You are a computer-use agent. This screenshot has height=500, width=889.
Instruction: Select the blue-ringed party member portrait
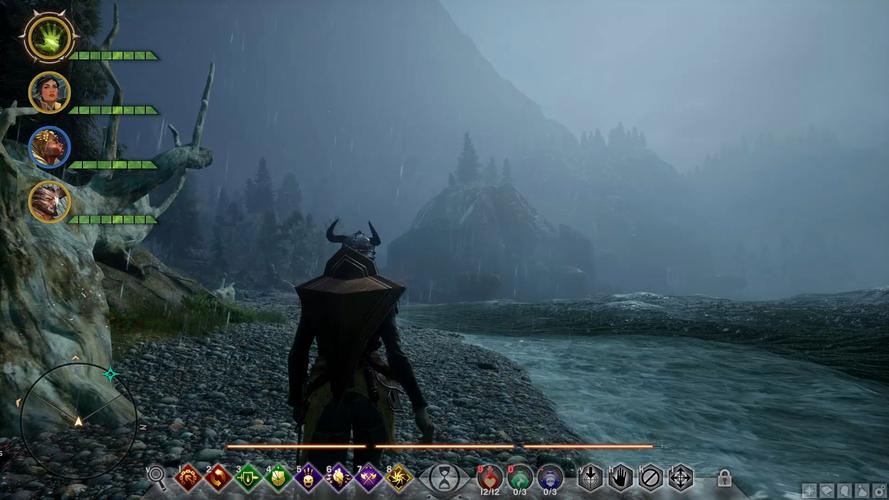pos(49,147)
